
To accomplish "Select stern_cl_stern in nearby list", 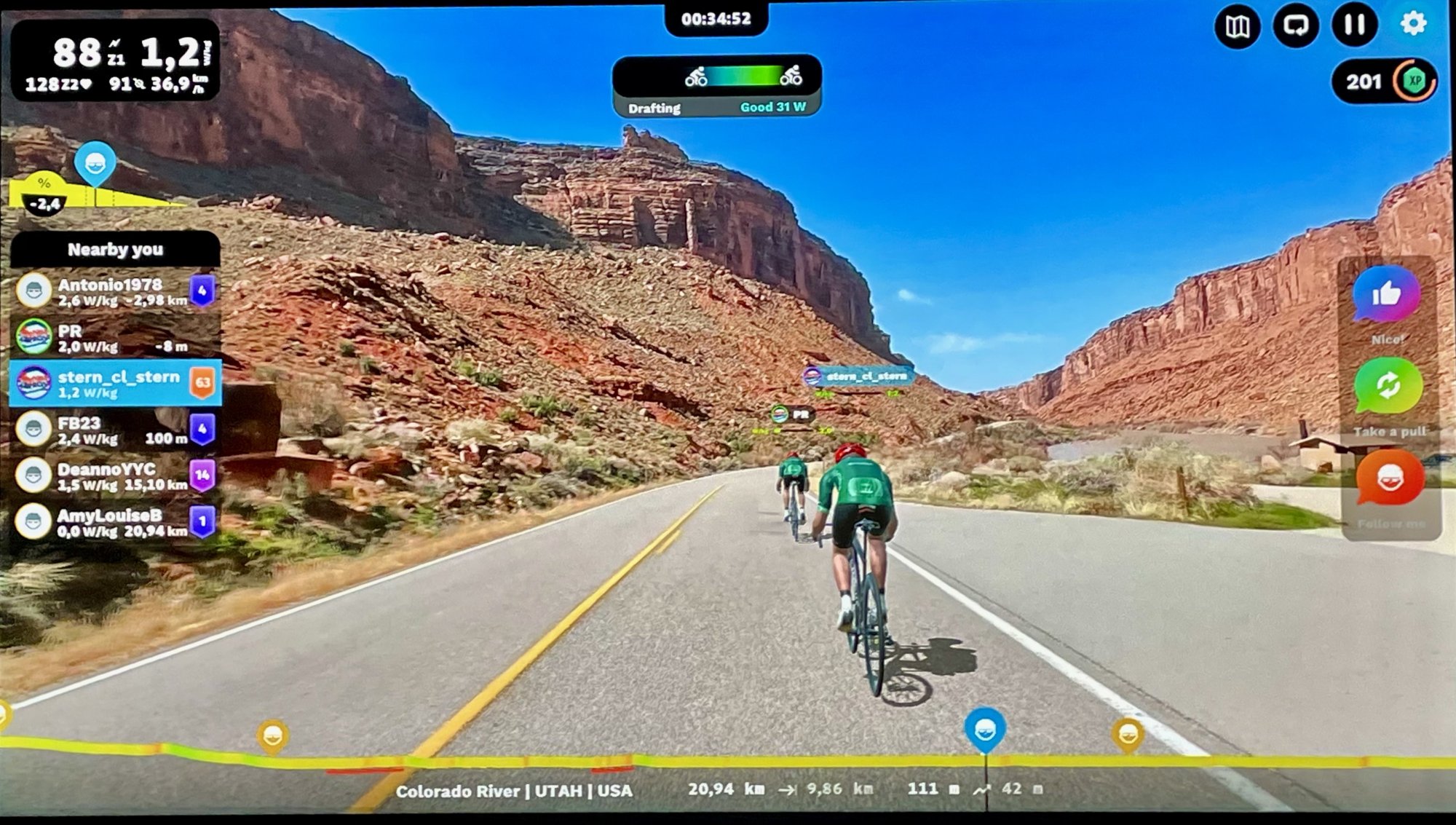I will tap(115, 383).
